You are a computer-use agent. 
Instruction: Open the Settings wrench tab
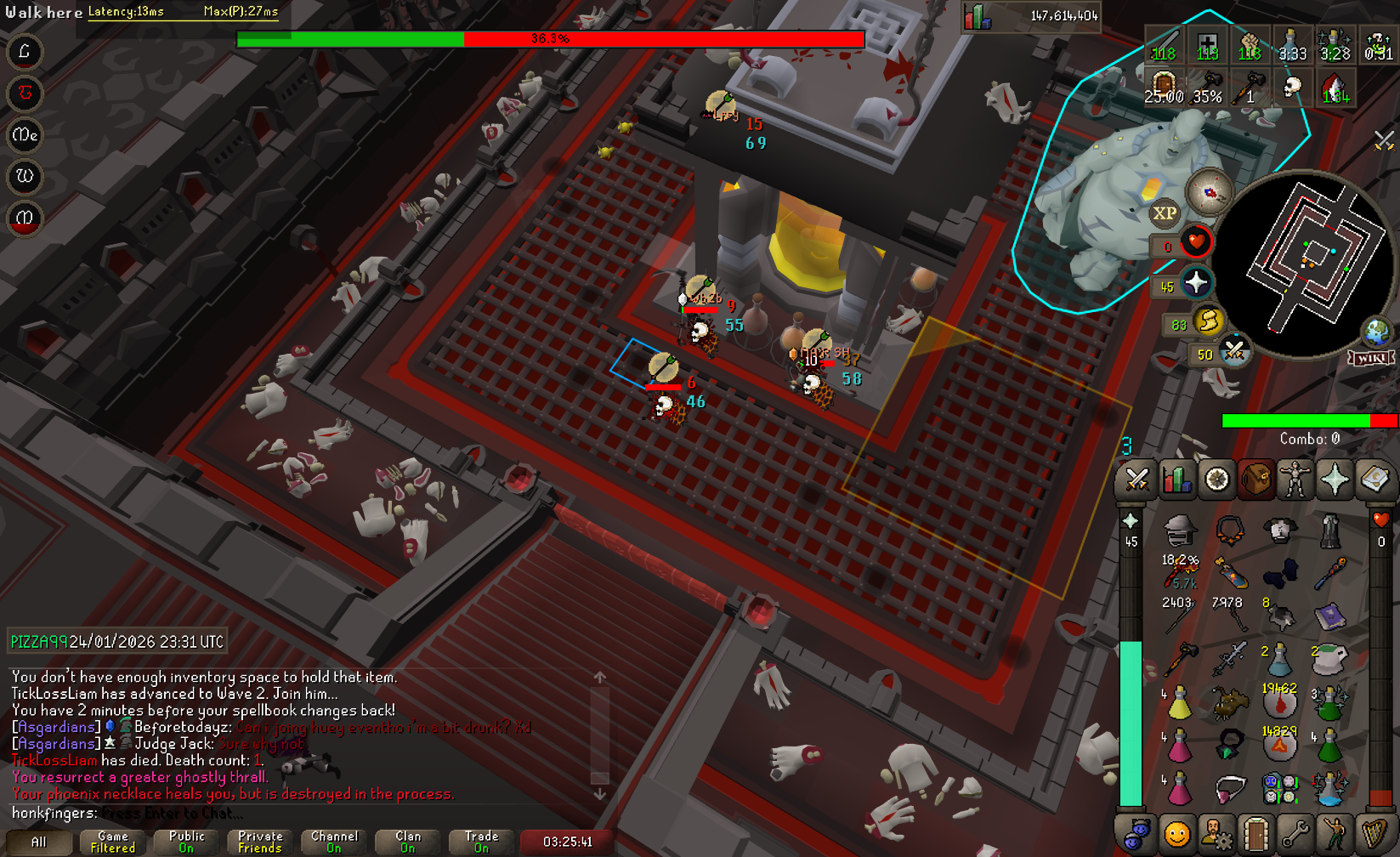(1295, 834)
